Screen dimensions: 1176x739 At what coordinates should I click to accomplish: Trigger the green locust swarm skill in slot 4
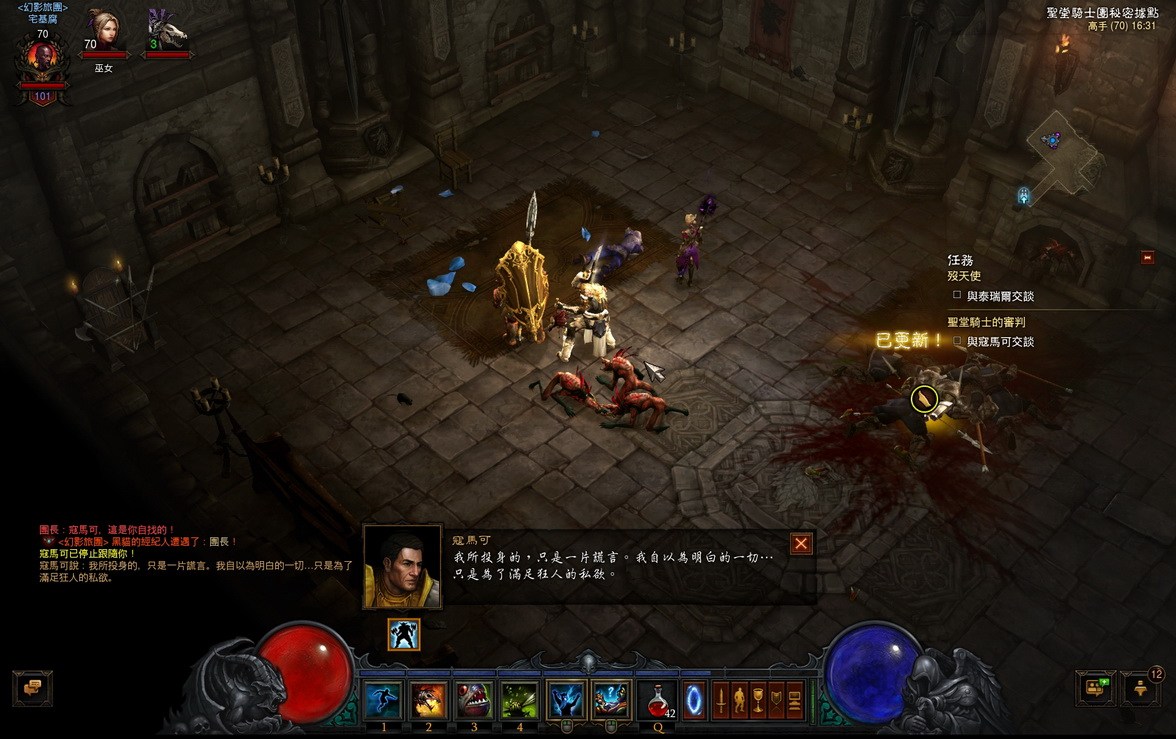[x=519, y=699]
